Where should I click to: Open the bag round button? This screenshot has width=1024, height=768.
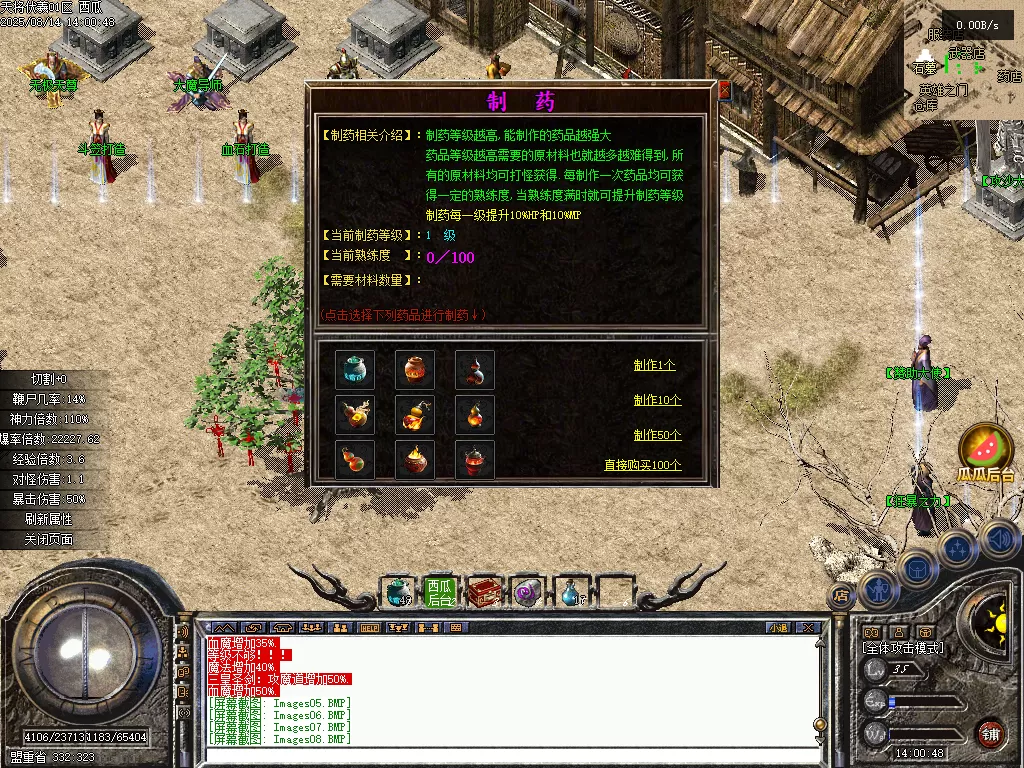(916, 568)
